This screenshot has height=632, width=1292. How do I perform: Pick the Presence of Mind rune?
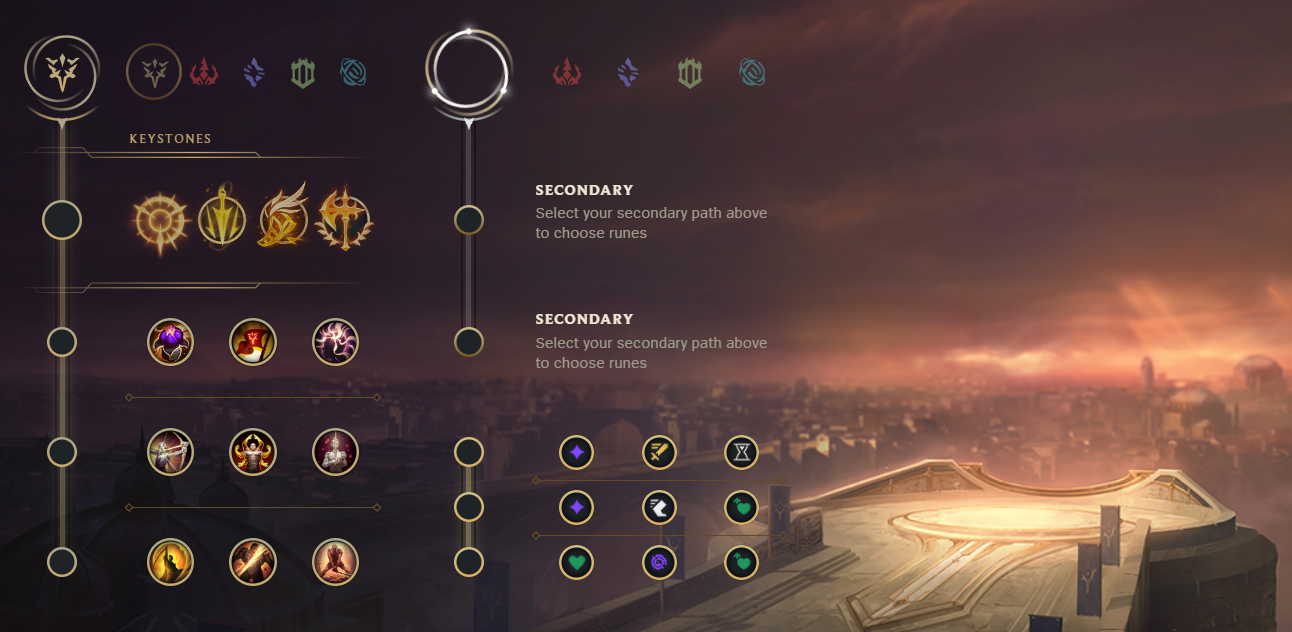[335, 342]
